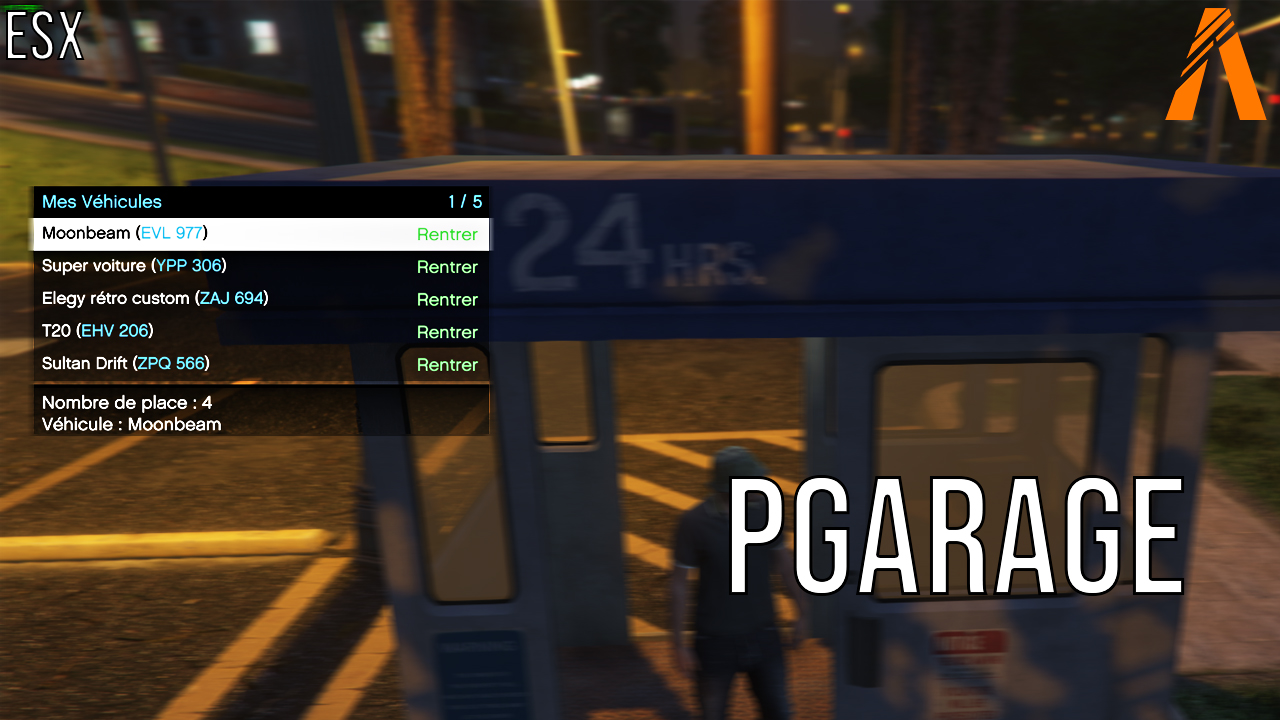
Task: Click Rentrer next to Elegy rétro custom
Action: 447,299
